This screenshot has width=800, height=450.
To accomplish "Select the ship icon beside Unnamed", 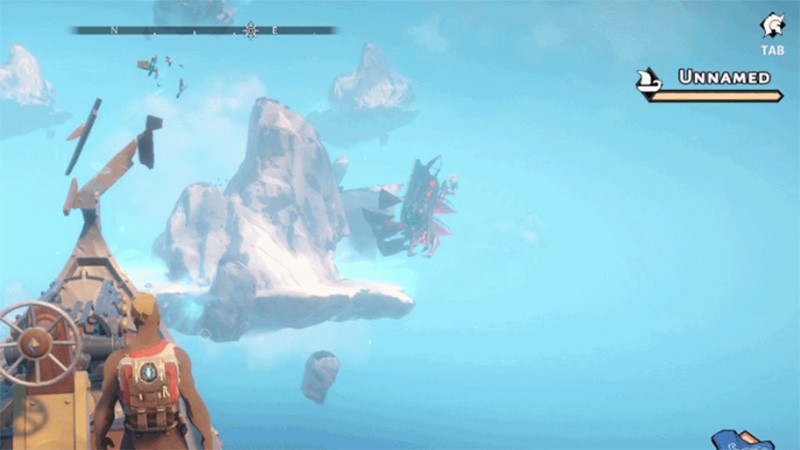I will coord(650,80).
